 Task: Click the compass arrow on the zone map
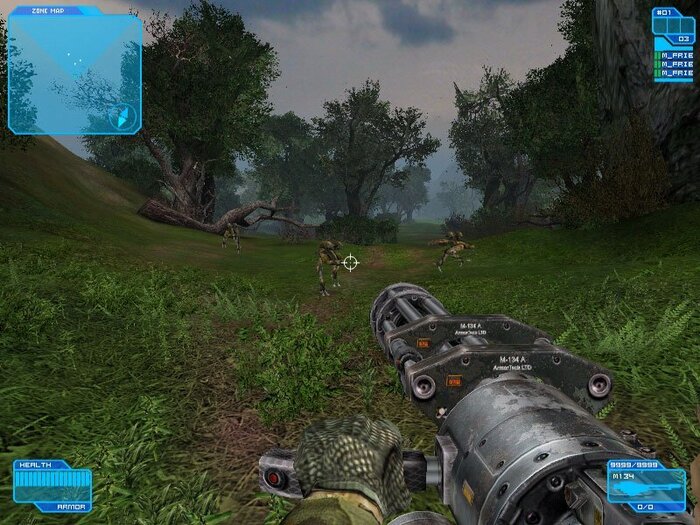click(125, 116)
